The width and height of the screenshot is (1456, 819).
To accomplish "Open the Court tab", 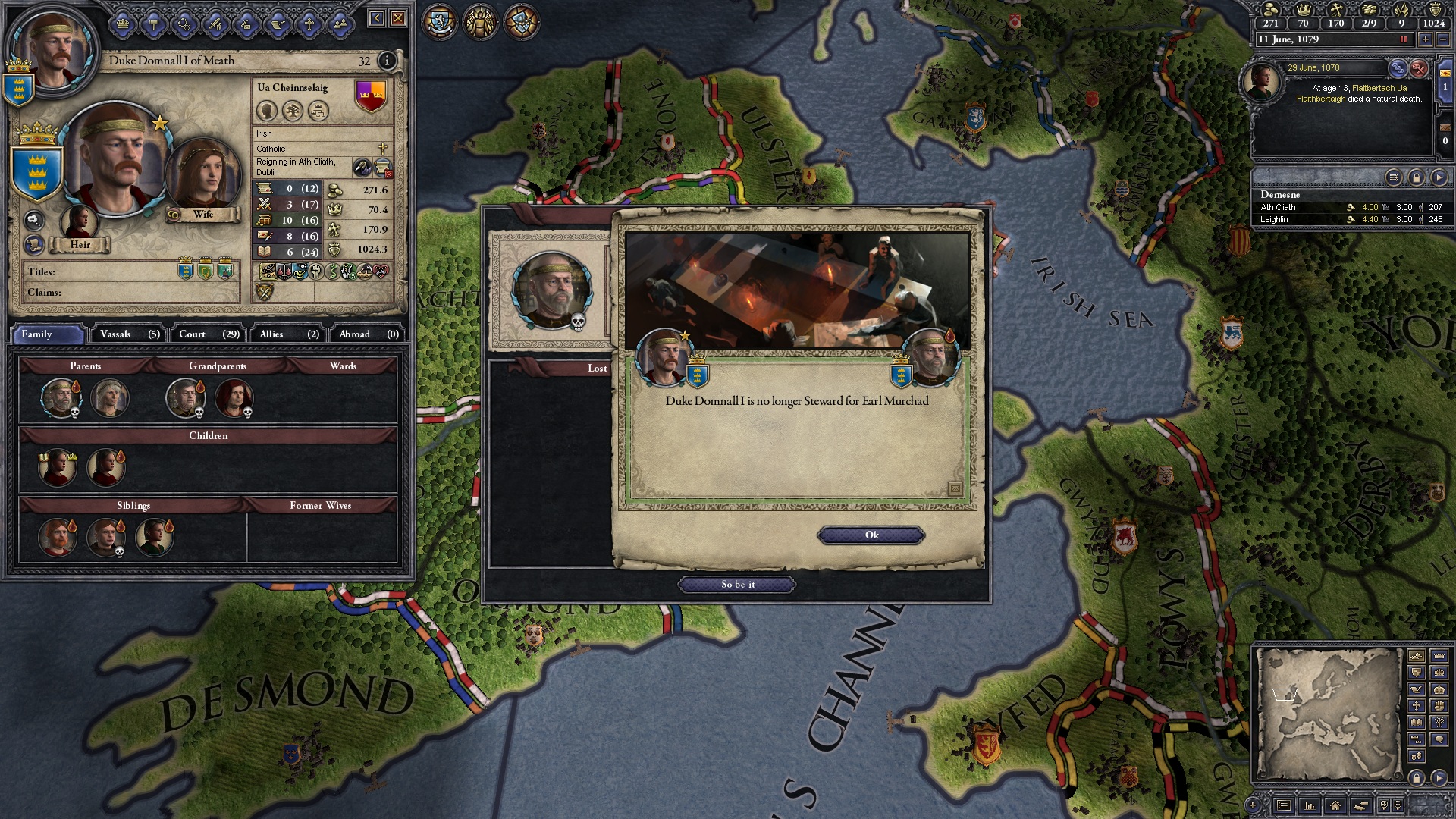I will (x=209, y=334).
